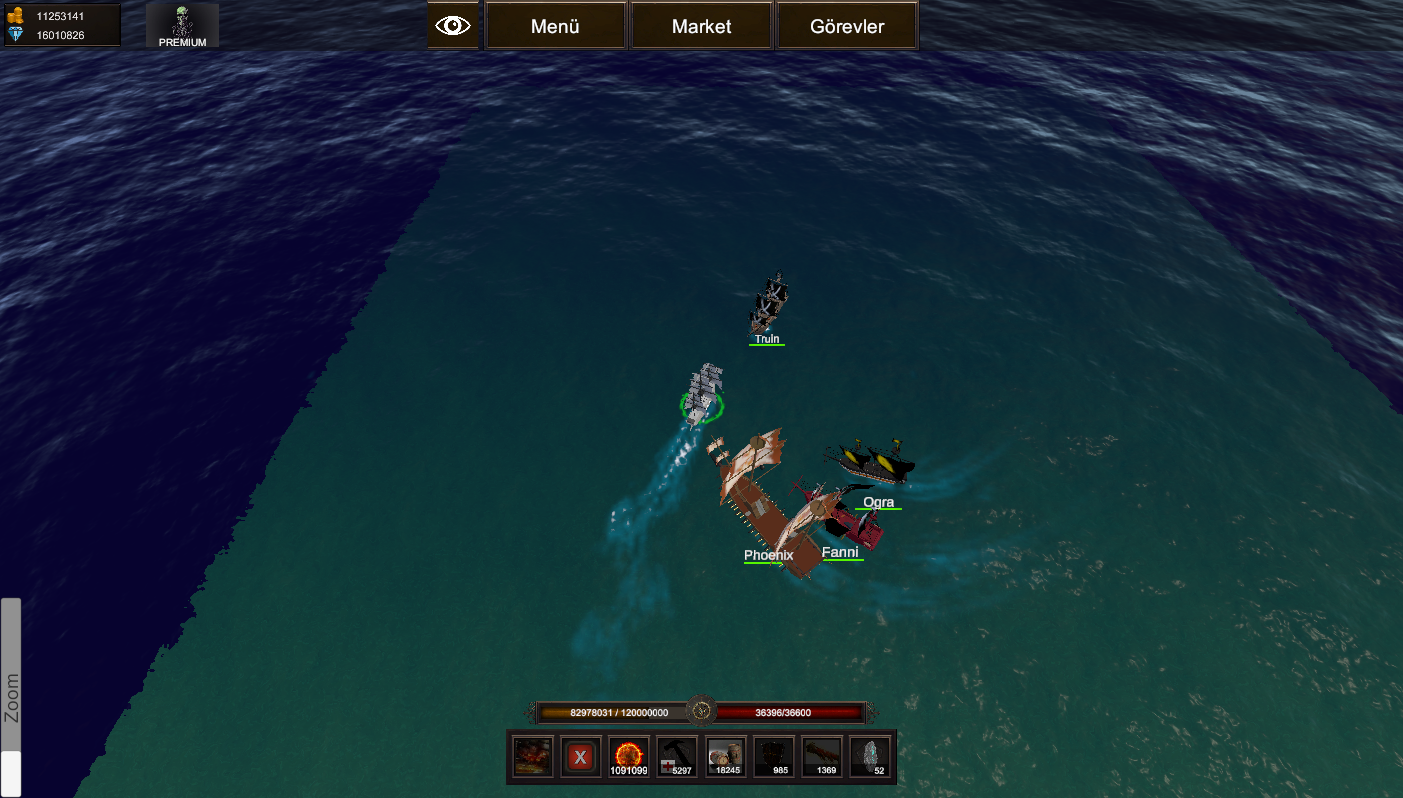The width and height of the screenshot is (1403, 798).
Task: Target the Fanni ship name label
Action: point(840,552)
